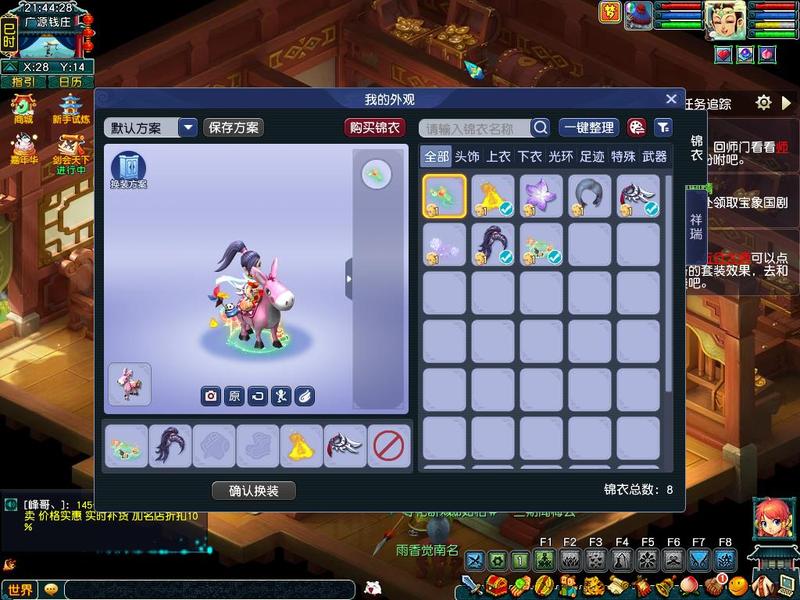Click the camera screenshot button under preview

point(211,396)
